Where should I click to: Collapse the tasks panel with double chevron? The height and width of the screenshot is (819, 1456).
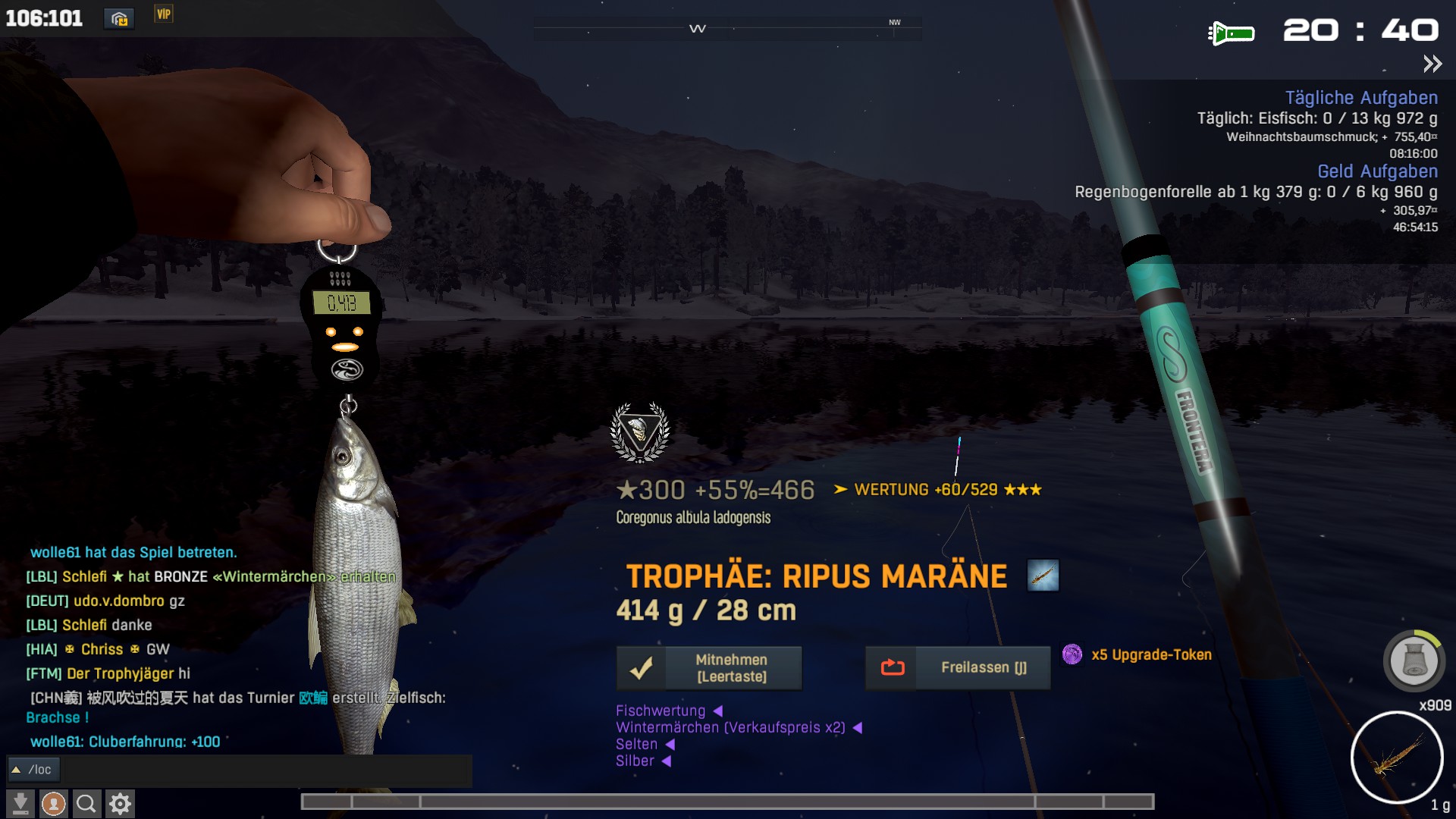[x=1432, y=64]
